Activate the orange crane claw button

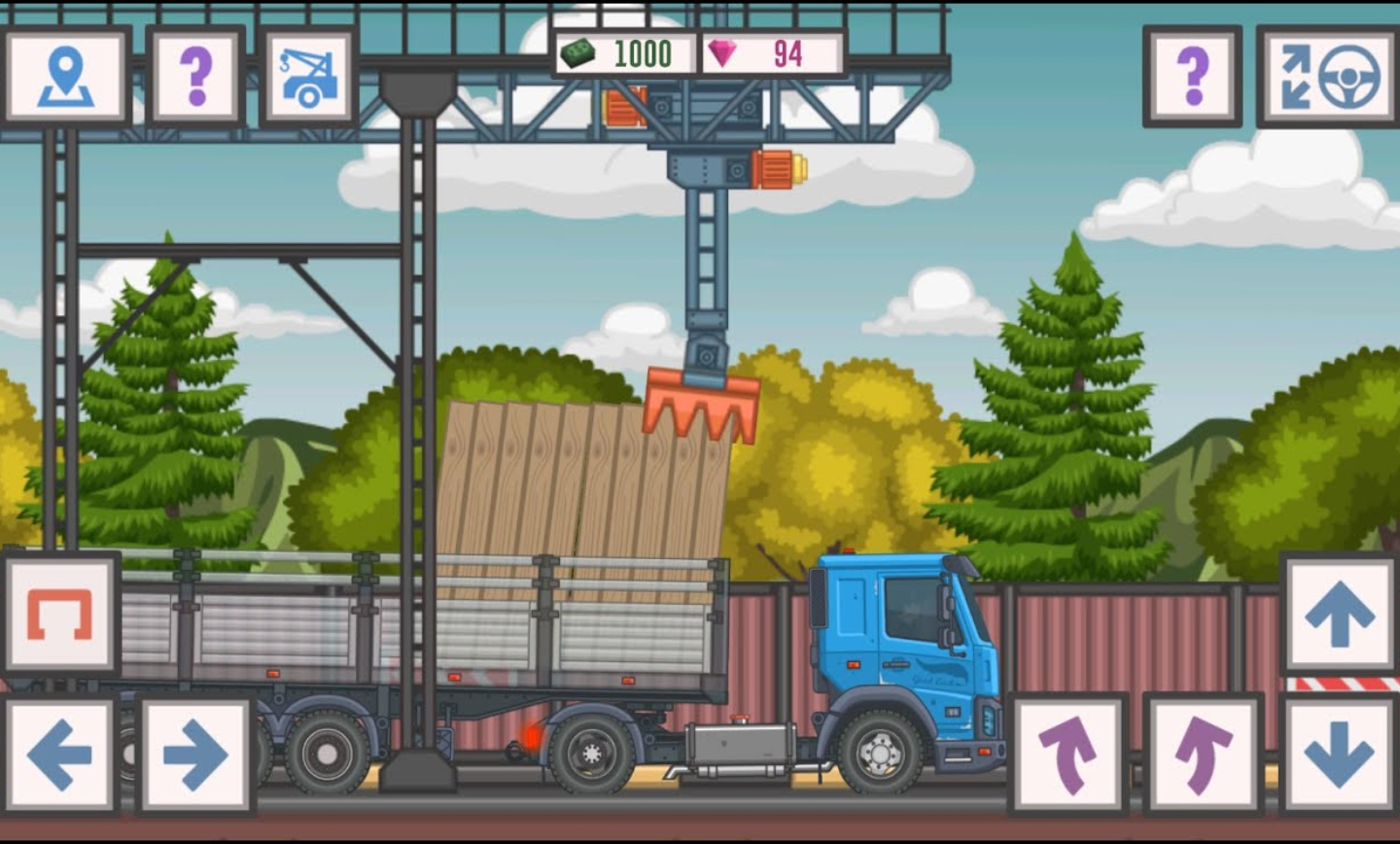(60, 615)
